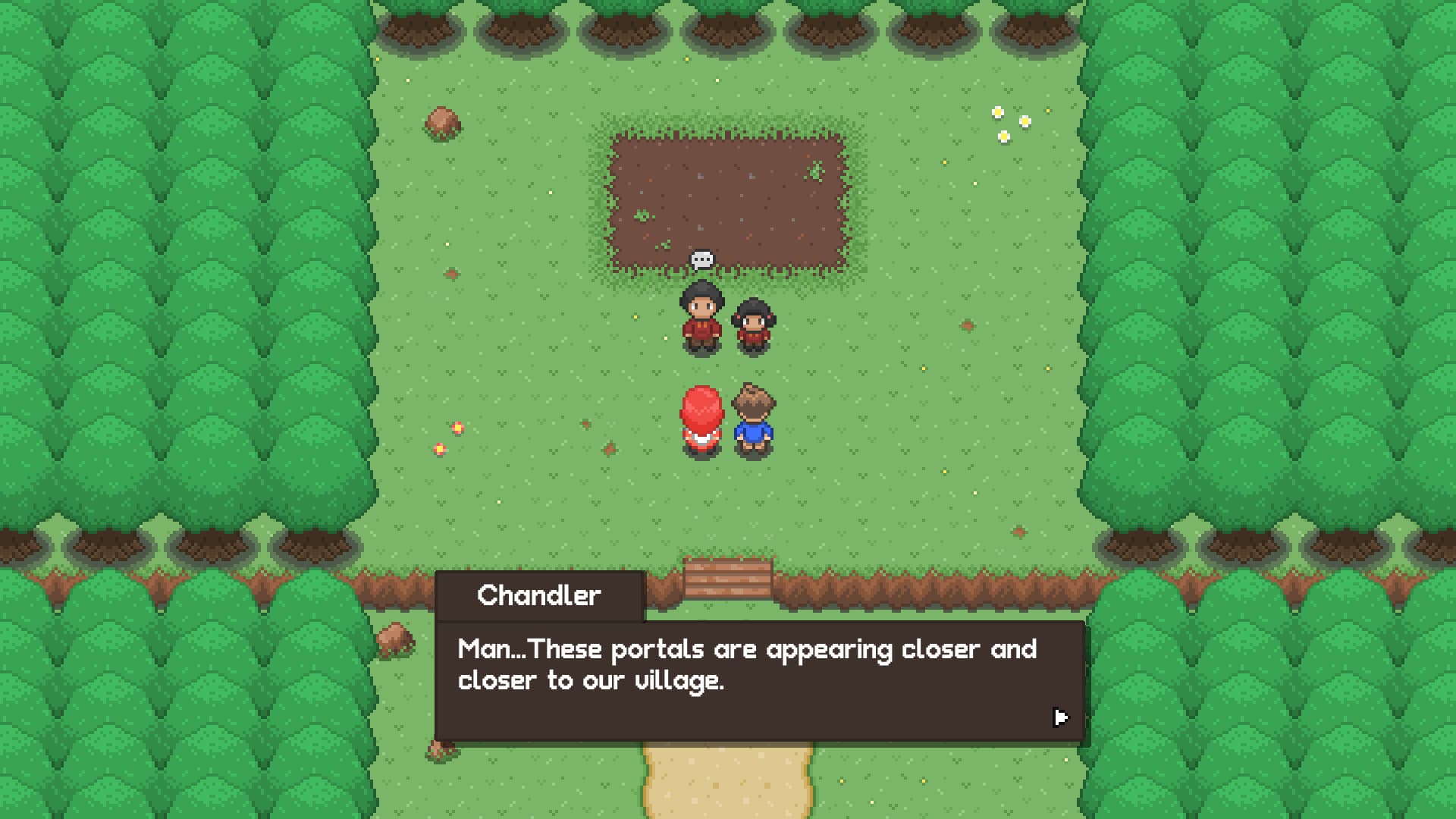1456x819 pixels.
Task: Click the Chandler name plate
Action: 540,595
